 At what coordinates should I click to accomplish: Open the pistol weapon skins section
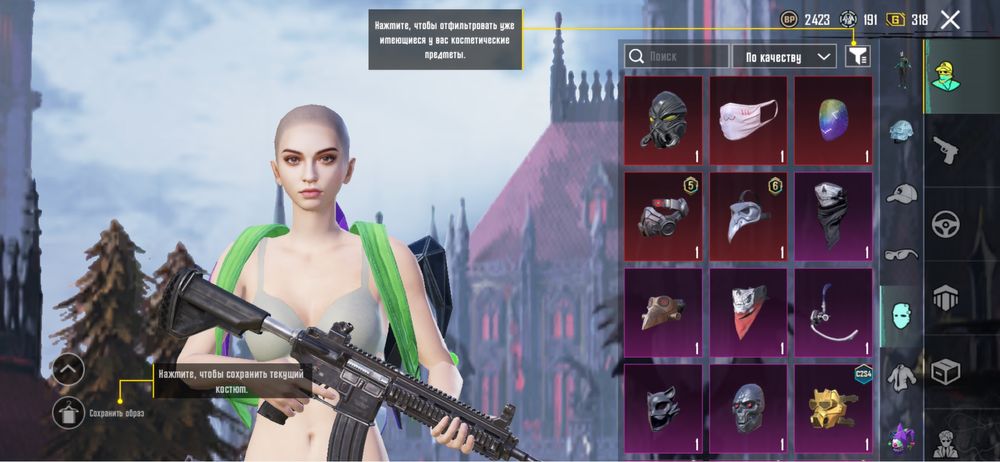click(945, 150)
